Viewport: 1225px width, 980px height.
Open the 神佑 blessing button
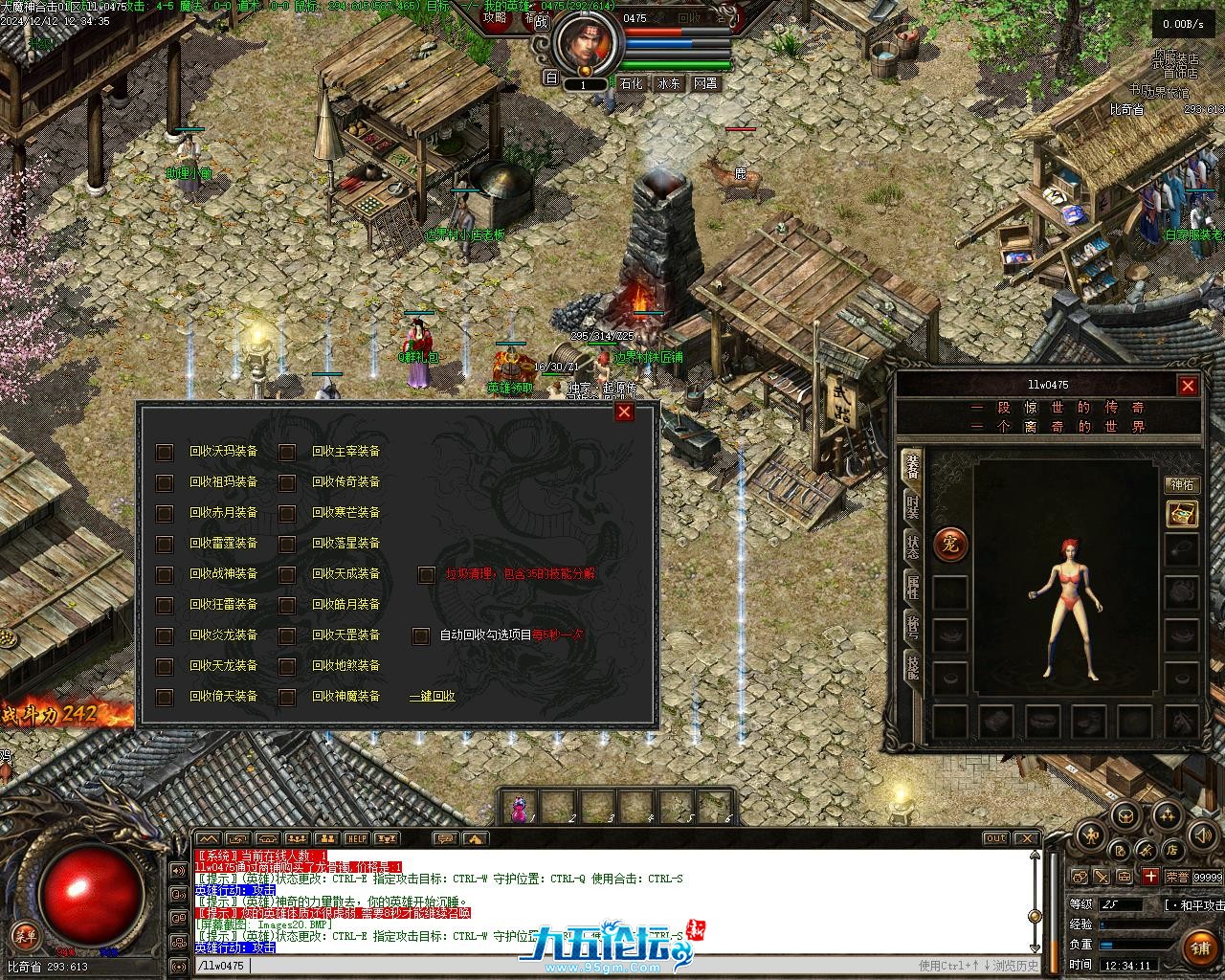(1182, 484)
